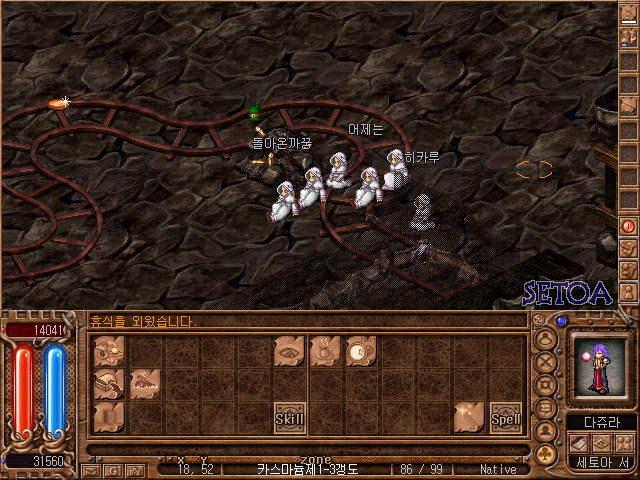Click the camera screenshot button
Viewport: 640px width, 480px height.
(x=133, y=469)
